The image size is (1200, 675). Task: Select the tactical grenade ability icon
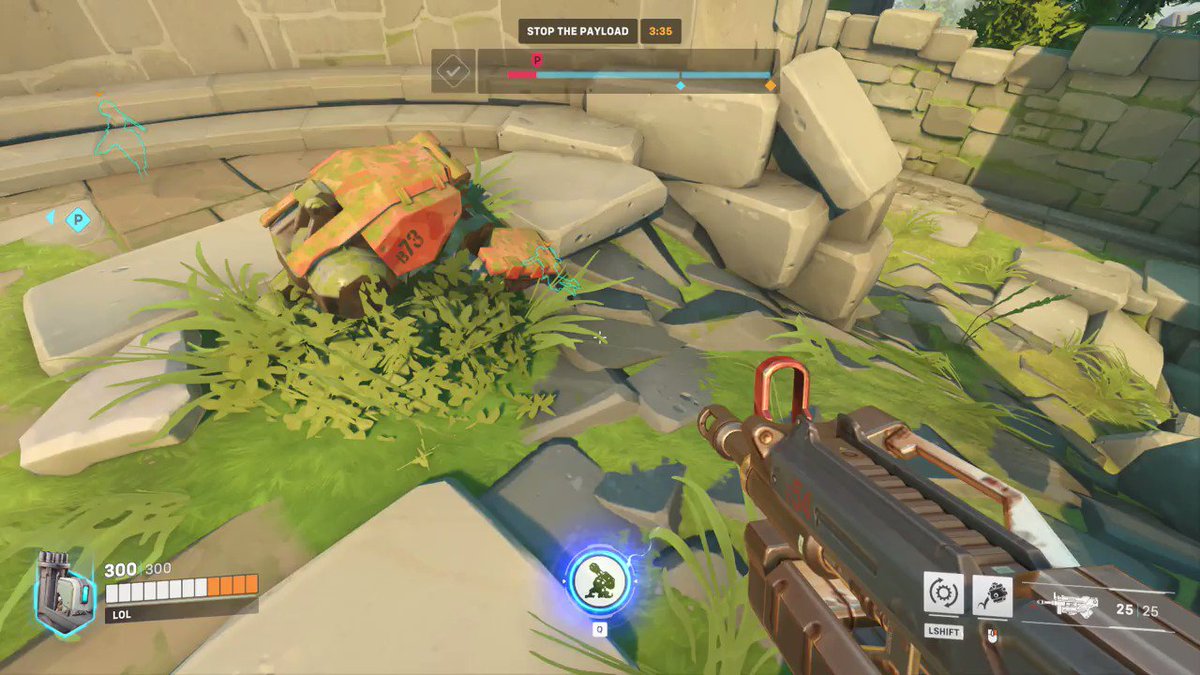pyautogui.click(x=992, y=596)
